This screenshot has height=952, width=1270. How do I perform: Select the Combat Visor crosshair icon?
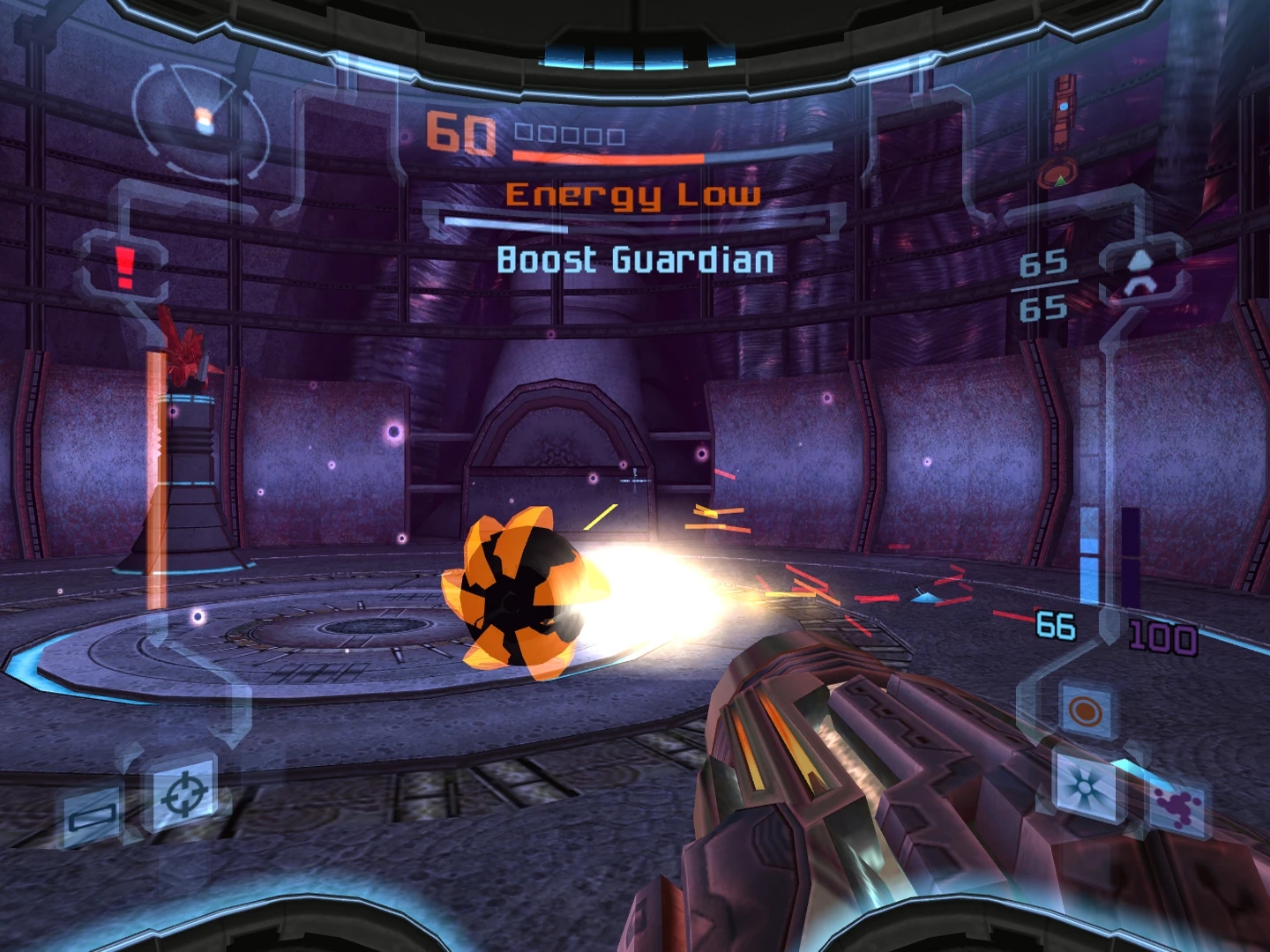pyautogui.click(x=185, y=792)
